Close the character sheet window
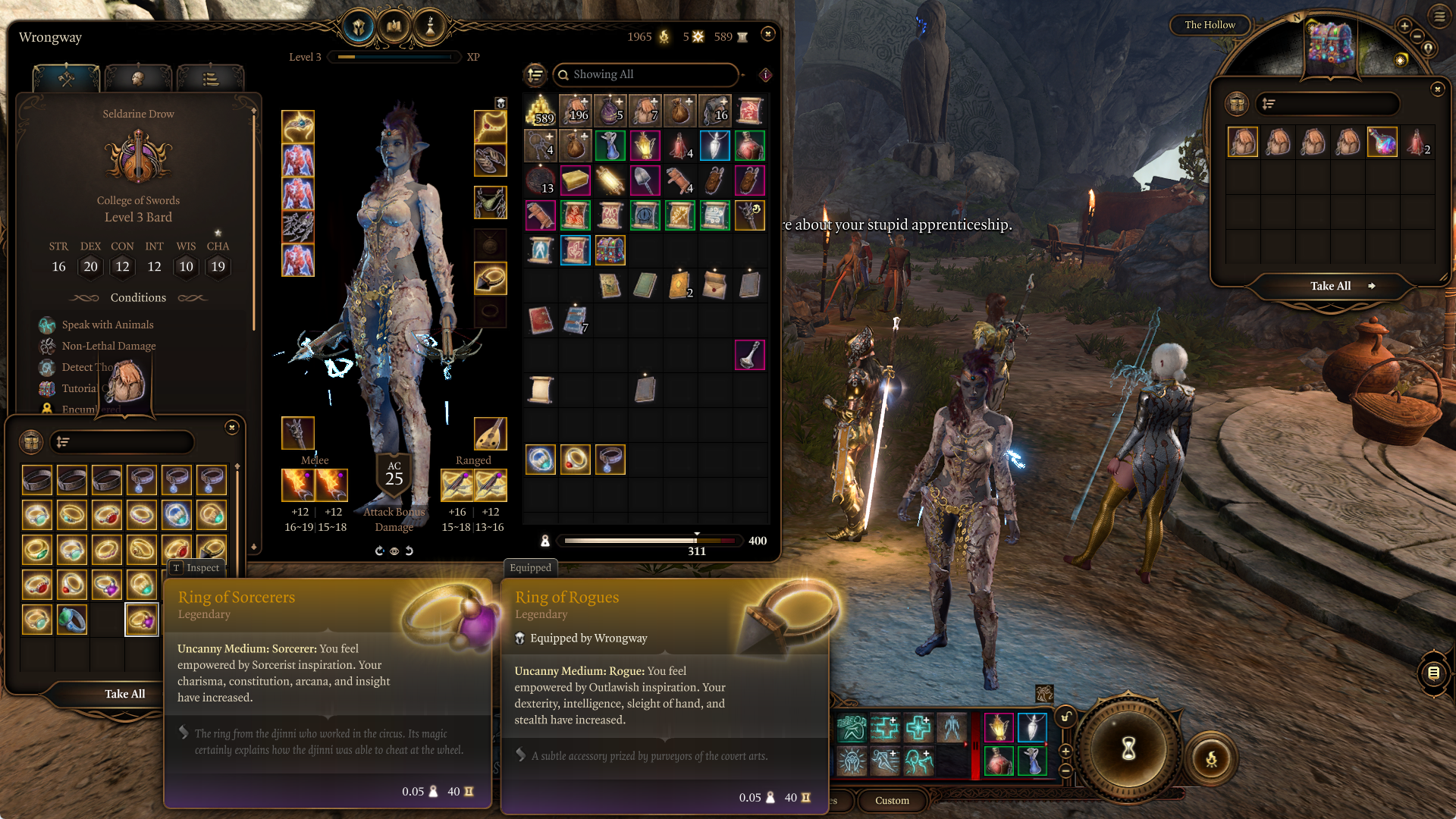Image resolution: width=1456 pixels, height=819 pixels. (767, 34)
